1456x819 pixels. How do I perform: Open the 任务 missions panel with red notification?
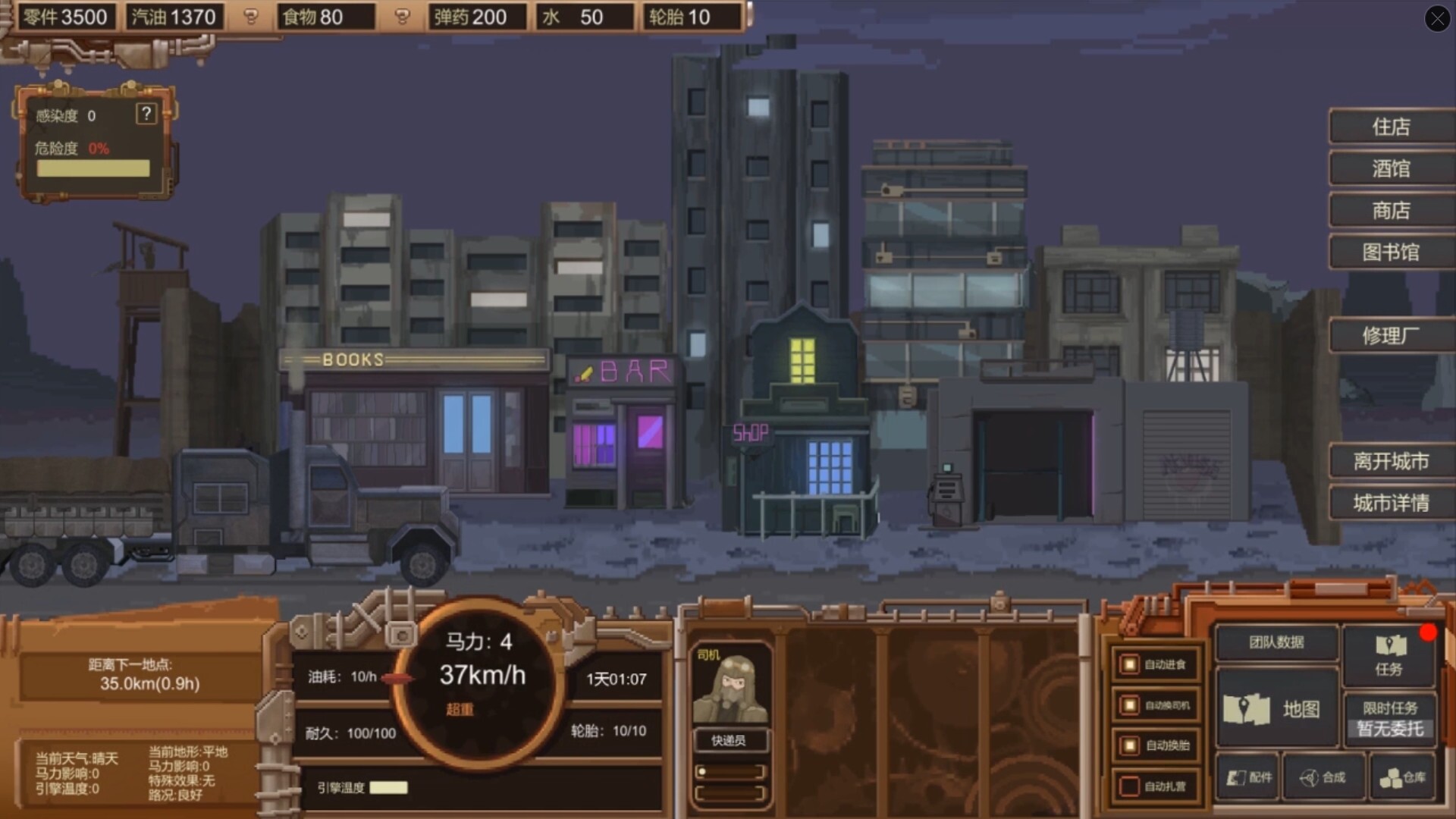pos(1390,656)
